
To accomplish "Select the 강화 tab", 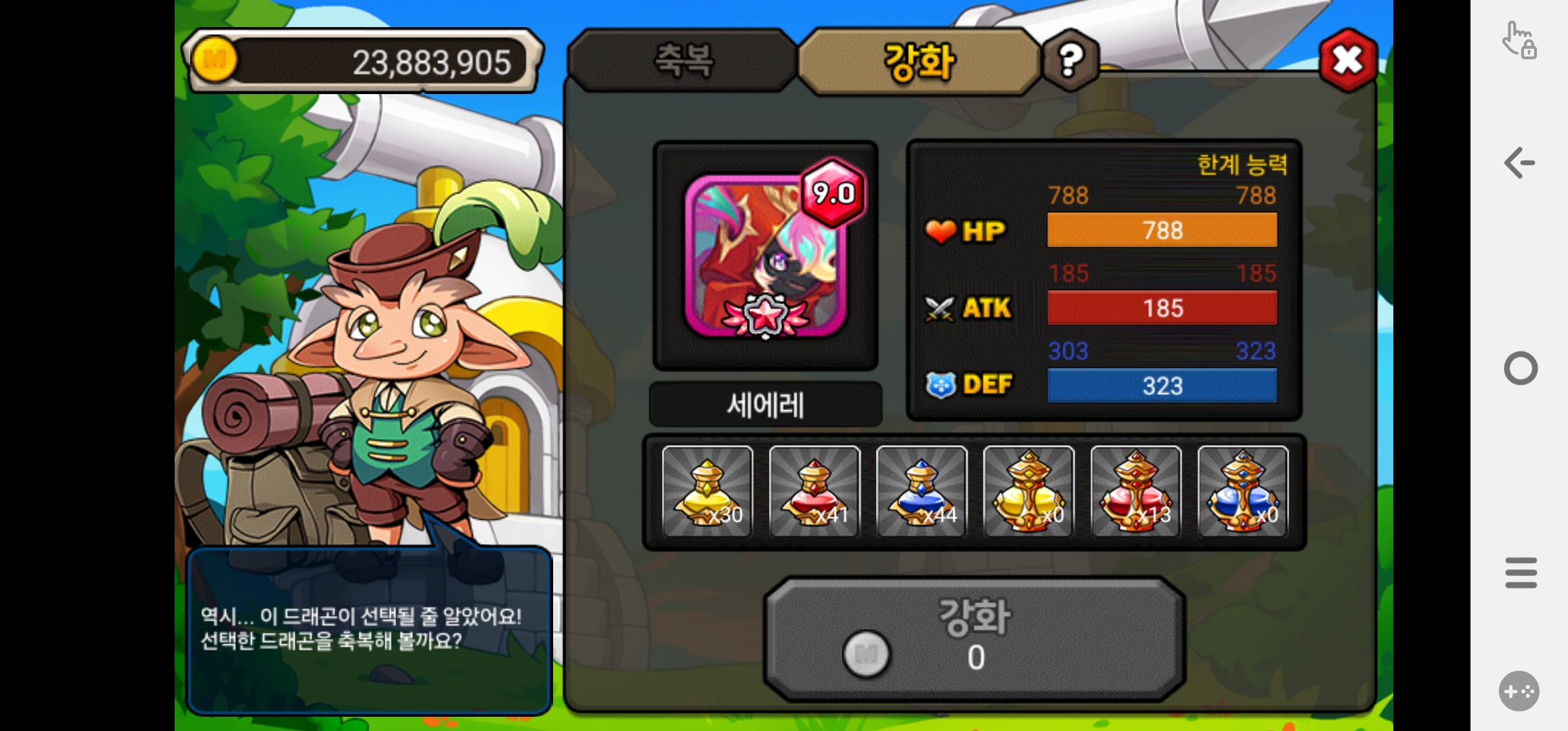I will pyautogui.click(x=919, y=62).
